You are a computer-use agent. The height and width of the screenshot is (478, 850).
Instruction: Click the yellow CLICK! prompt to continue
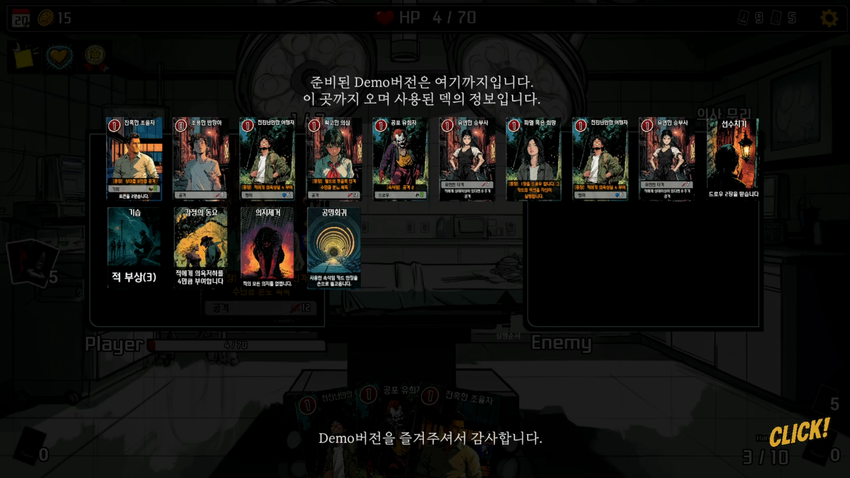[799, 432]
